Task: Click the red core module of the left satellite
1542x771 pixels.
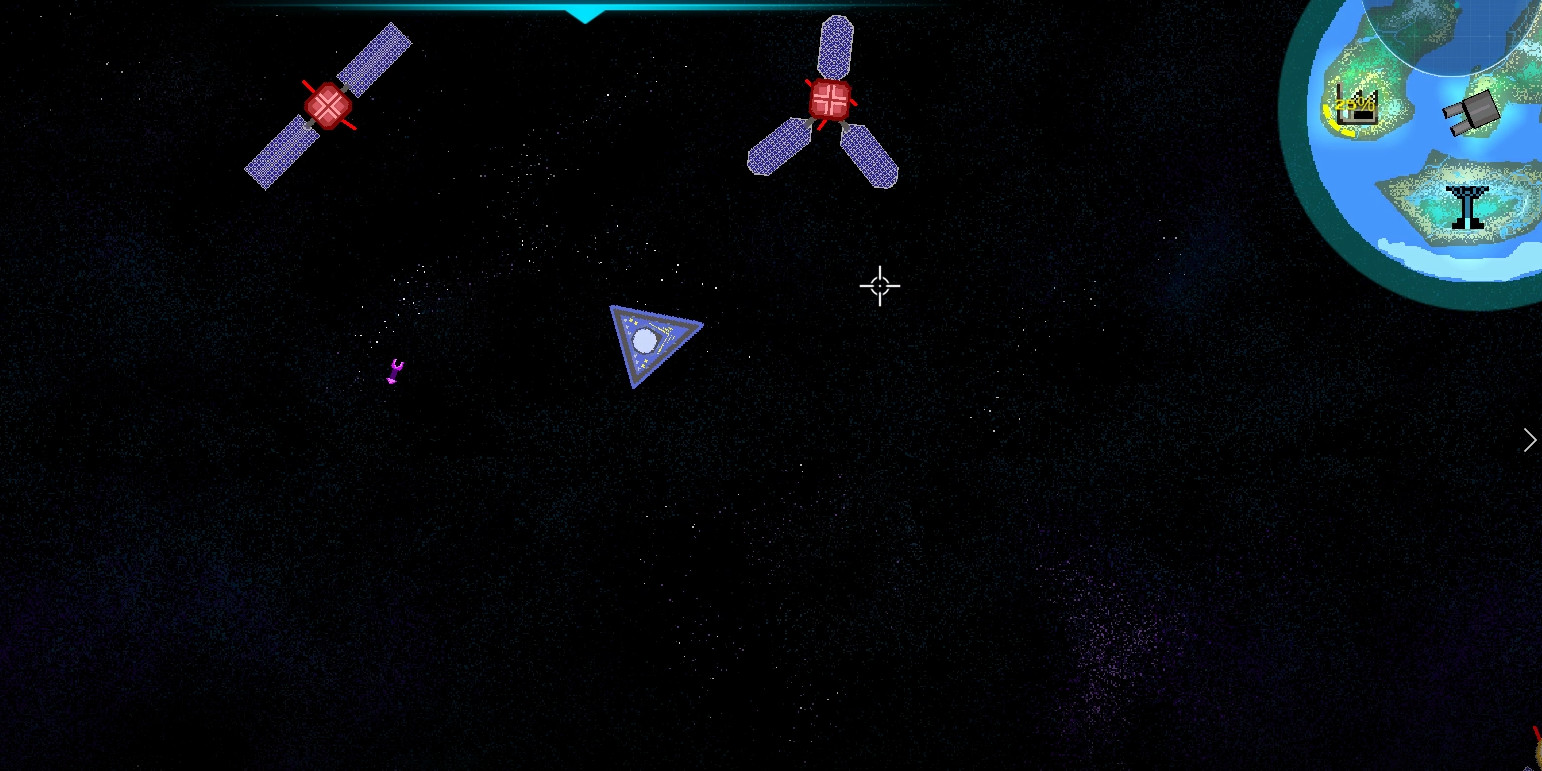Action: point(330,104)
